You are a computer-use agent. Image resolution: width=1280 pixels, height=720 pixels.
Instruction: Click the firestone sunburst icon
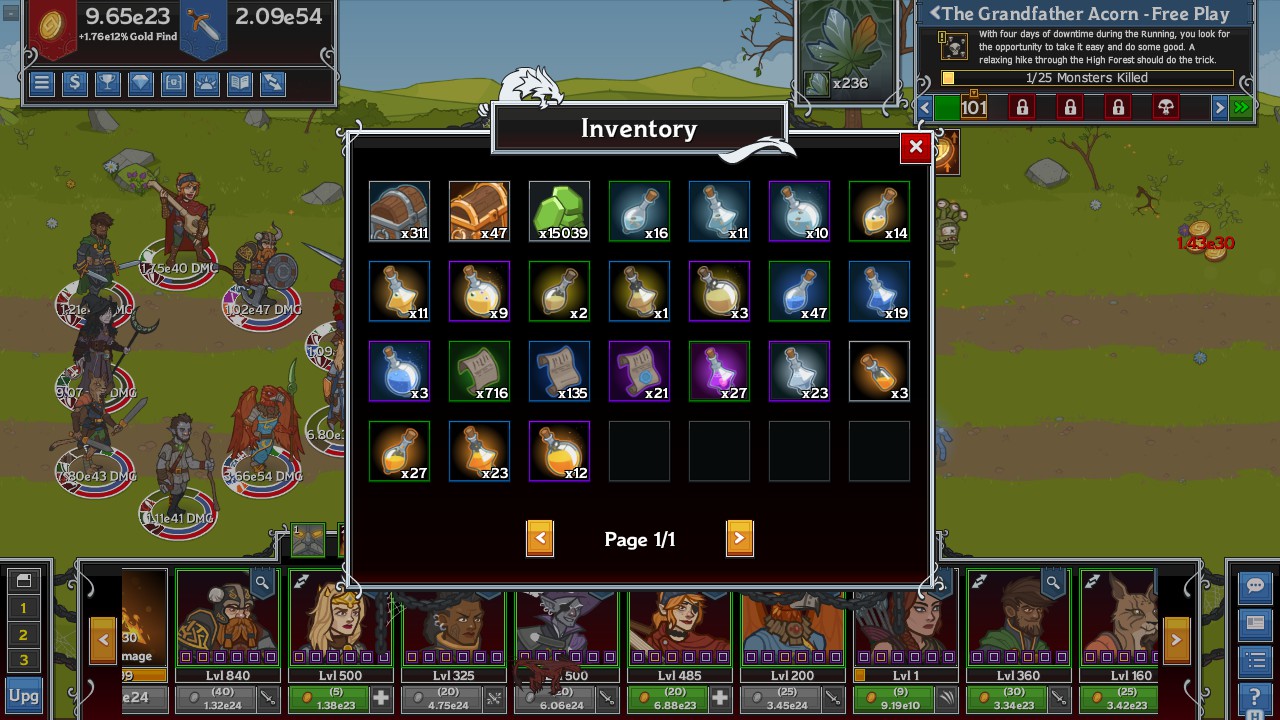206,83
